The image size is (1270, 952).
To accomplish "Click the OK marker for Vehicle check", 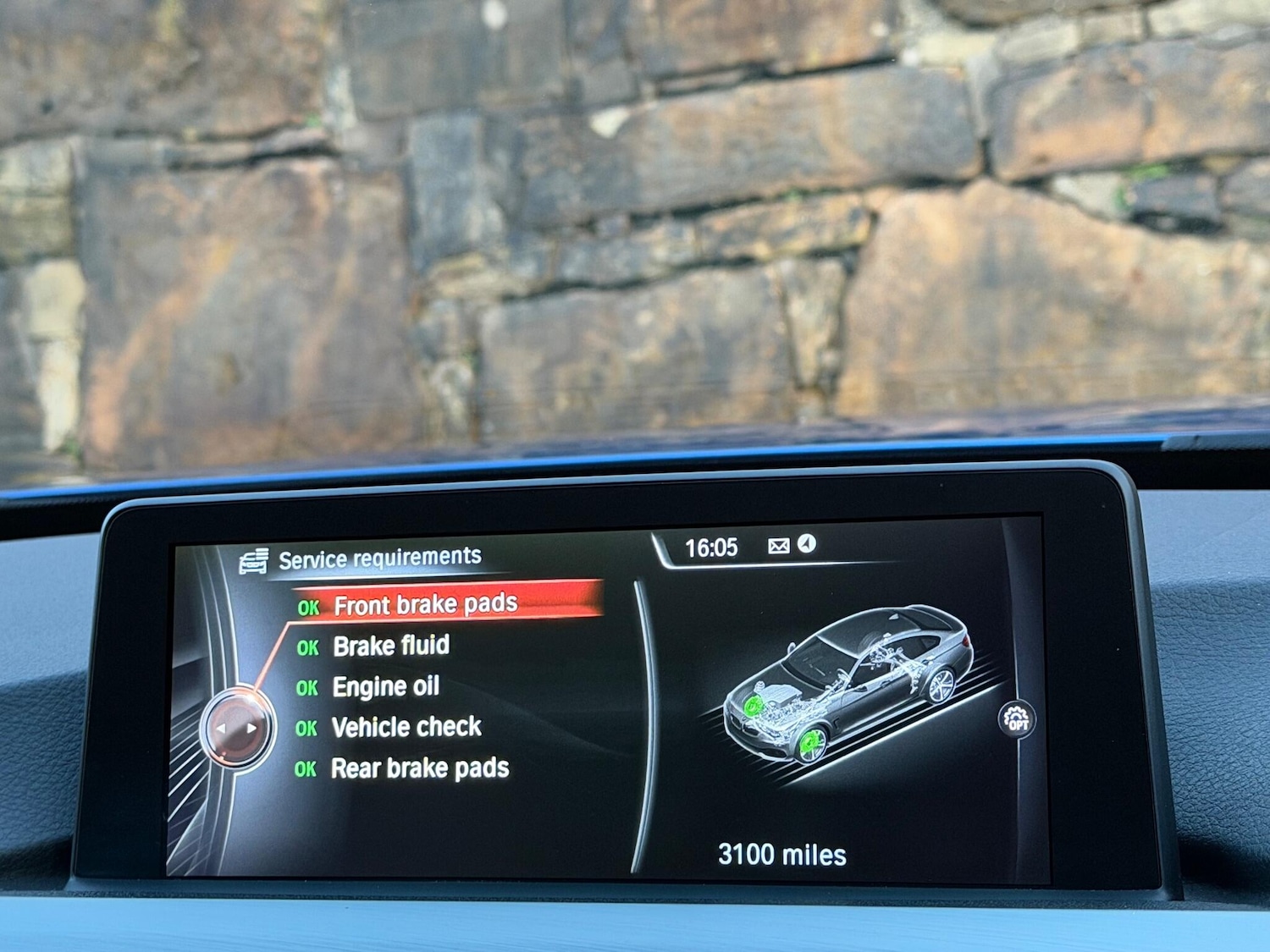I will tap(306, 728).
